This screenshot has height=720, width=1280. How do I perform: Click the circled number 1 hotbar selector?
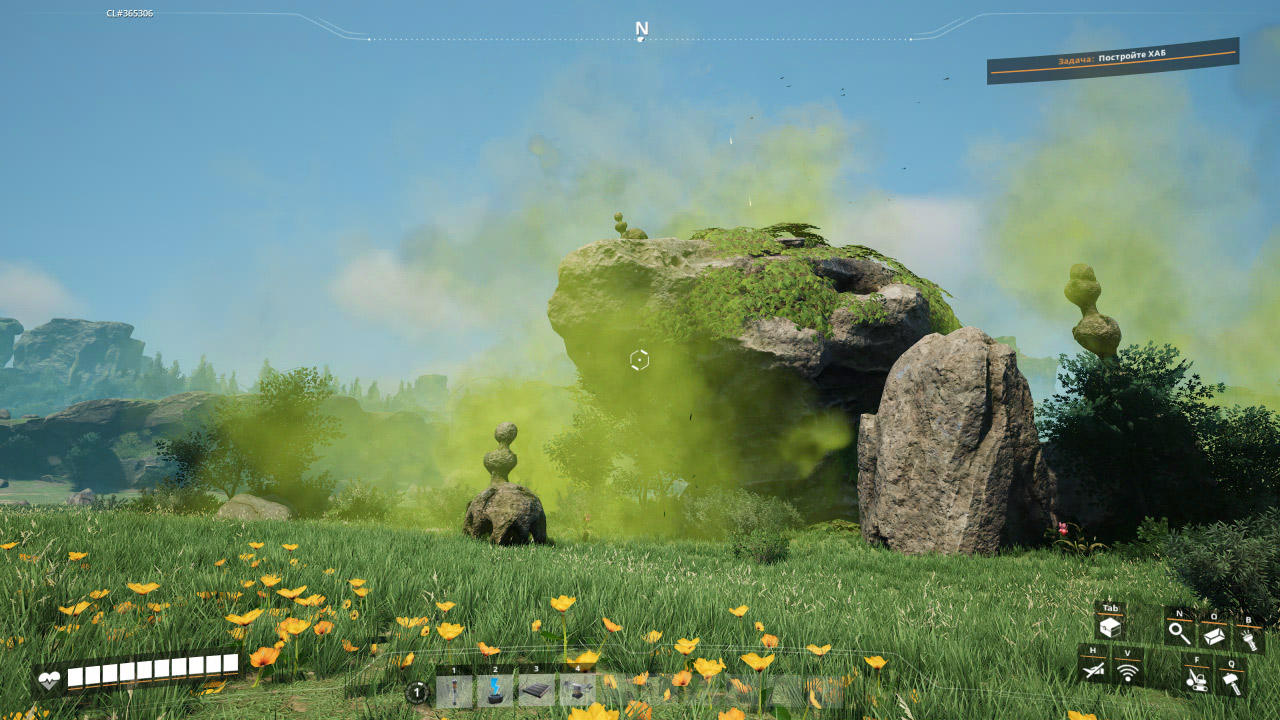[x=416, y=691]
